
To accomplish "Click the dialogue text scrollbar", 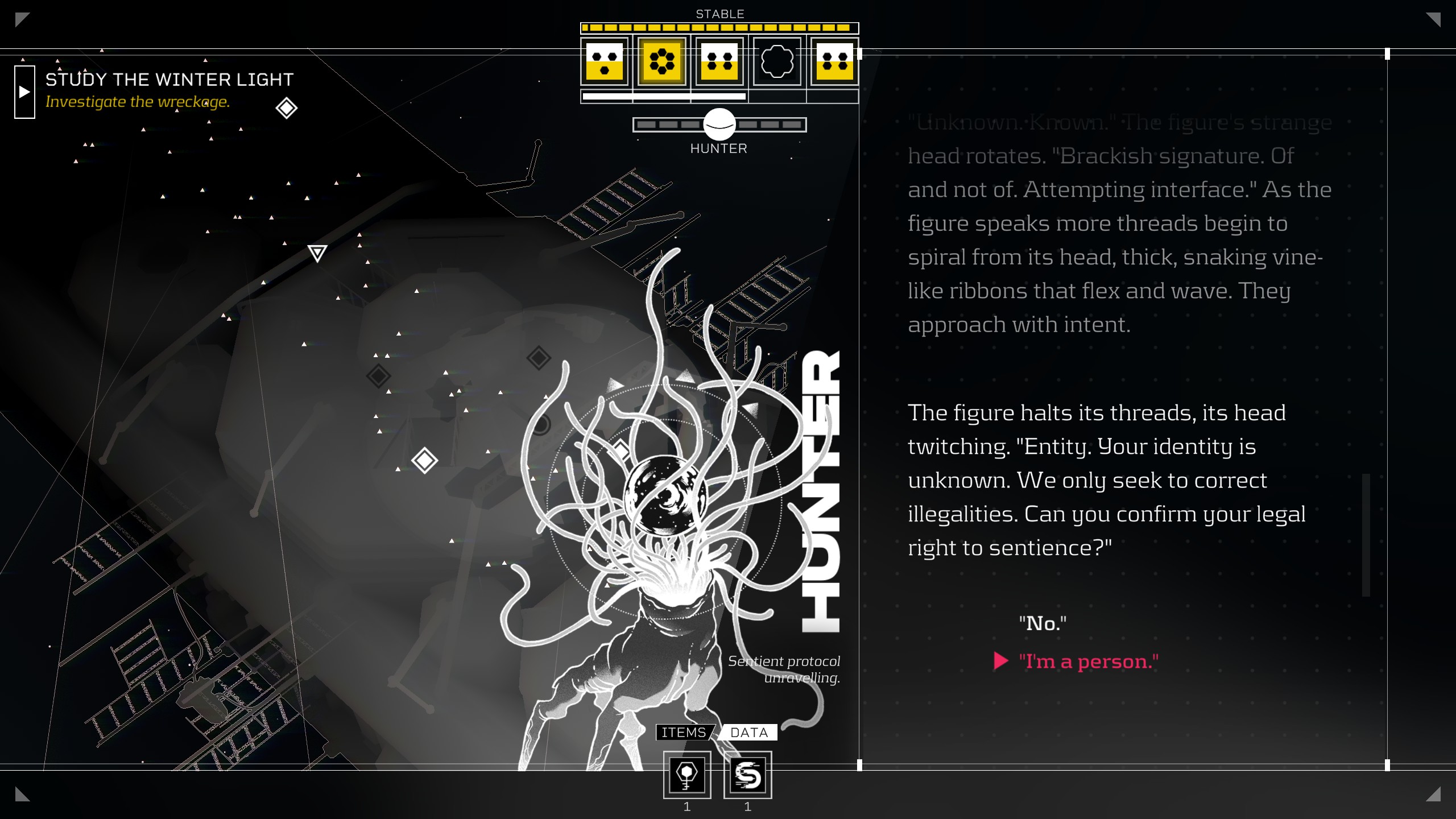I will click(x=1366, y=535).
